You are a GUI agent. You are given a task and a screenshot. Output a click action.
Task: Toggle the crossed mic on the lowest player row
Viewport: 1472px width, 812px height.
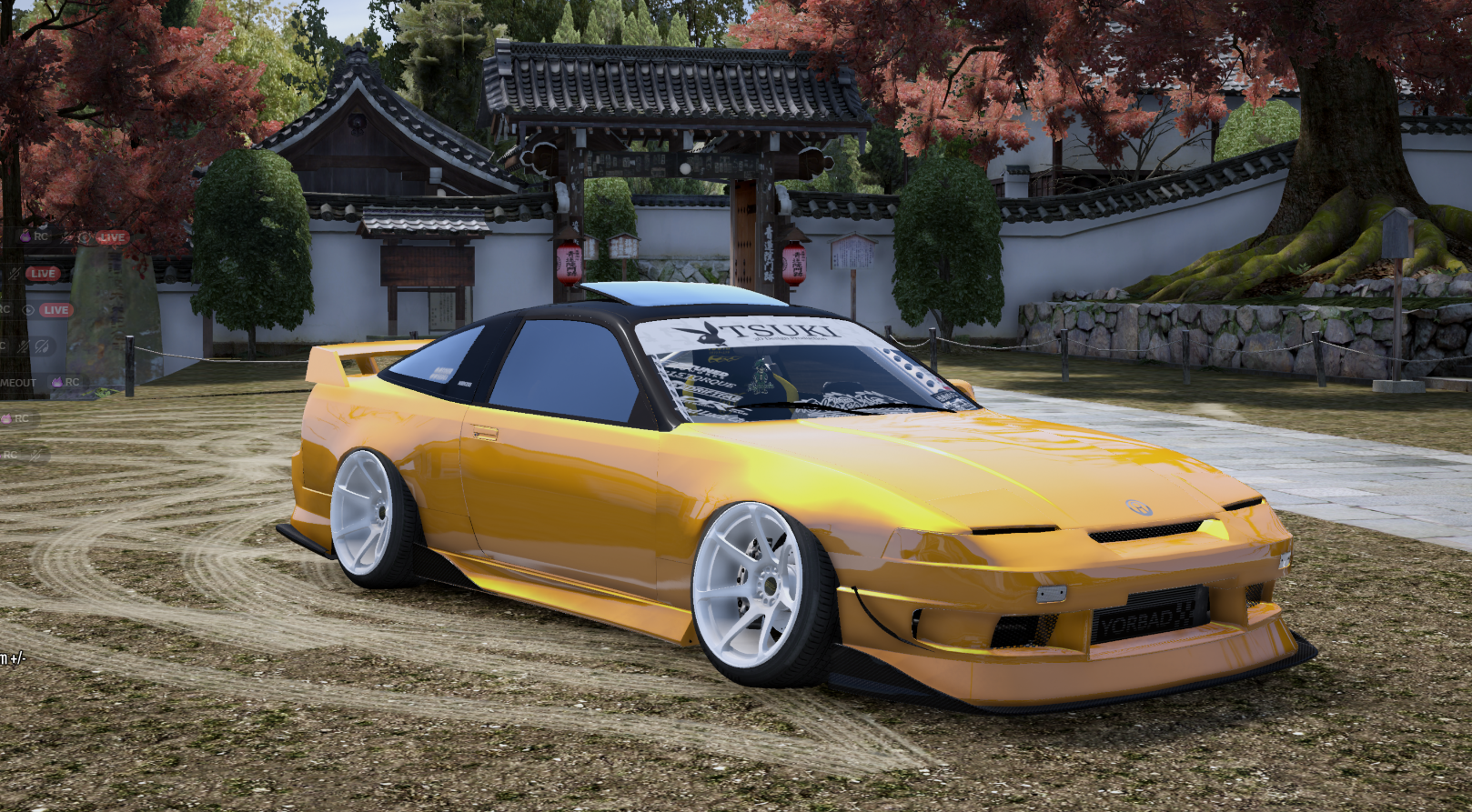(x=35, y=456)
